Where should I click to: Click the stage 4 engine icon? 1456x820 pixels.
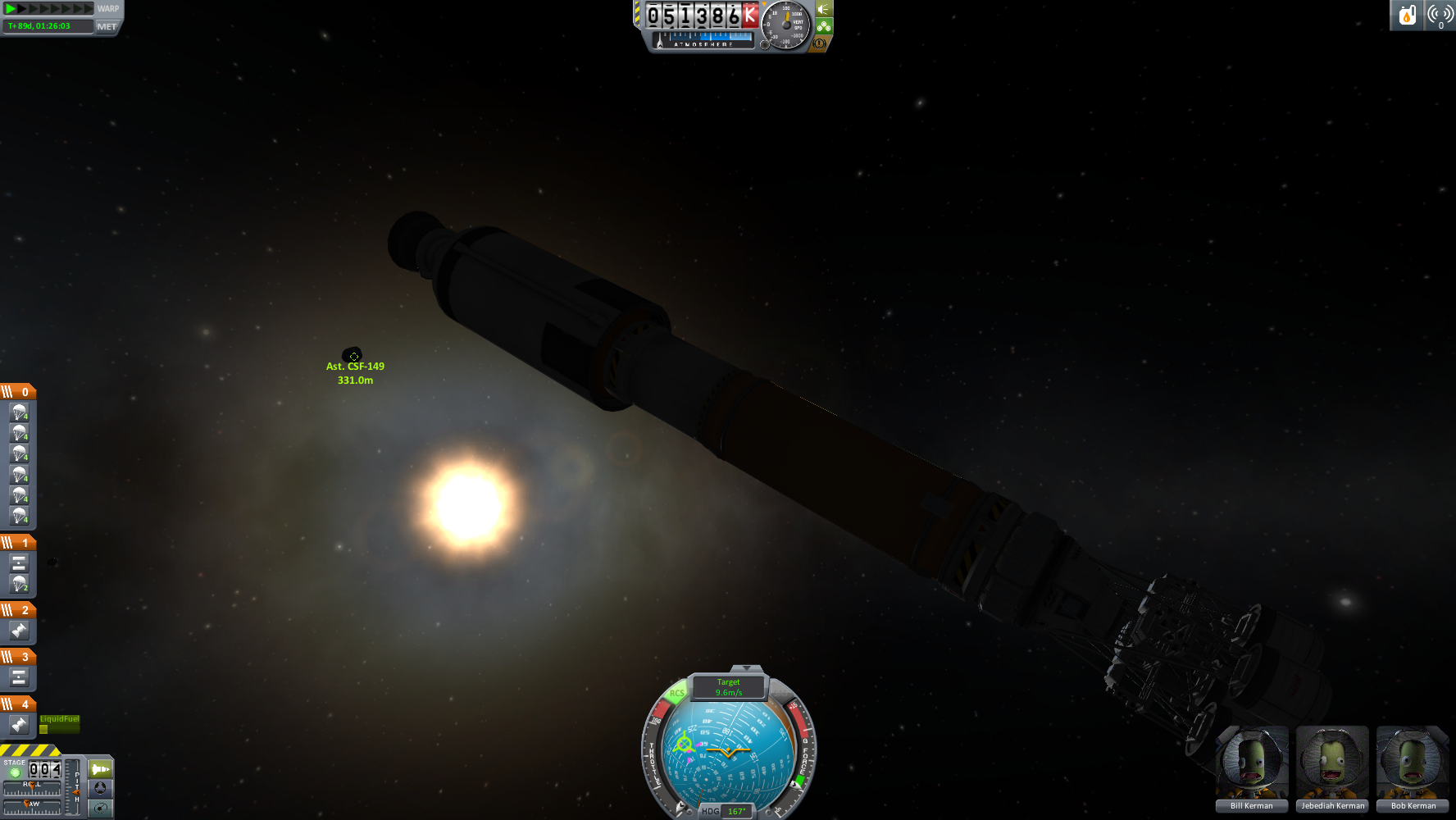[x=19, y=725]
